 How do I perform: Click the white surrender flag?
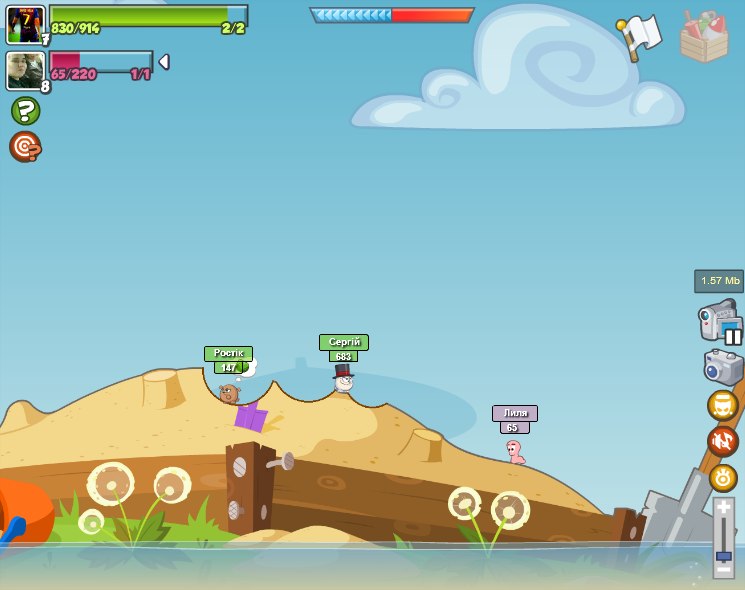640,35
